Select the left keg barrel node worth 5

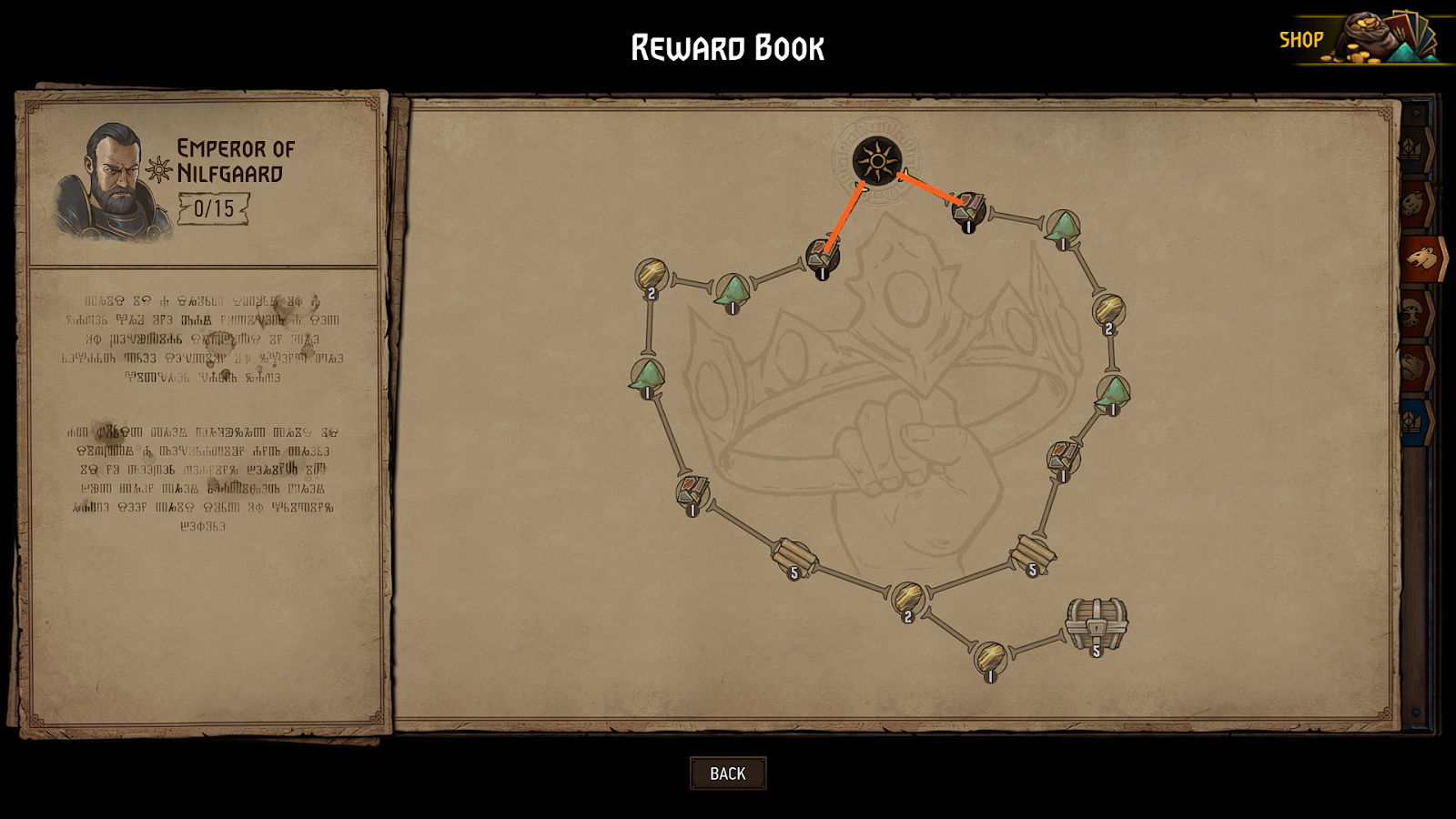click(x=794, y=555)
